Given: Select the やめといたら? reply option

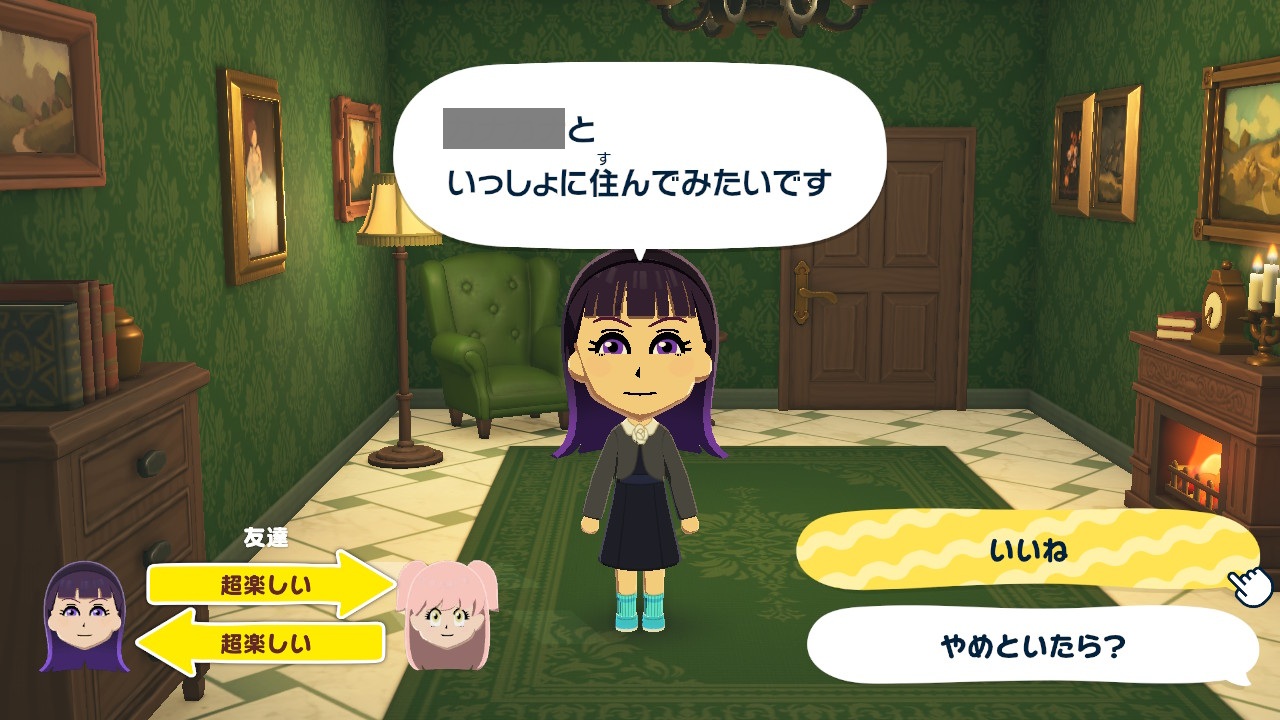Looking at the screenshot, I should [1030, 645].
